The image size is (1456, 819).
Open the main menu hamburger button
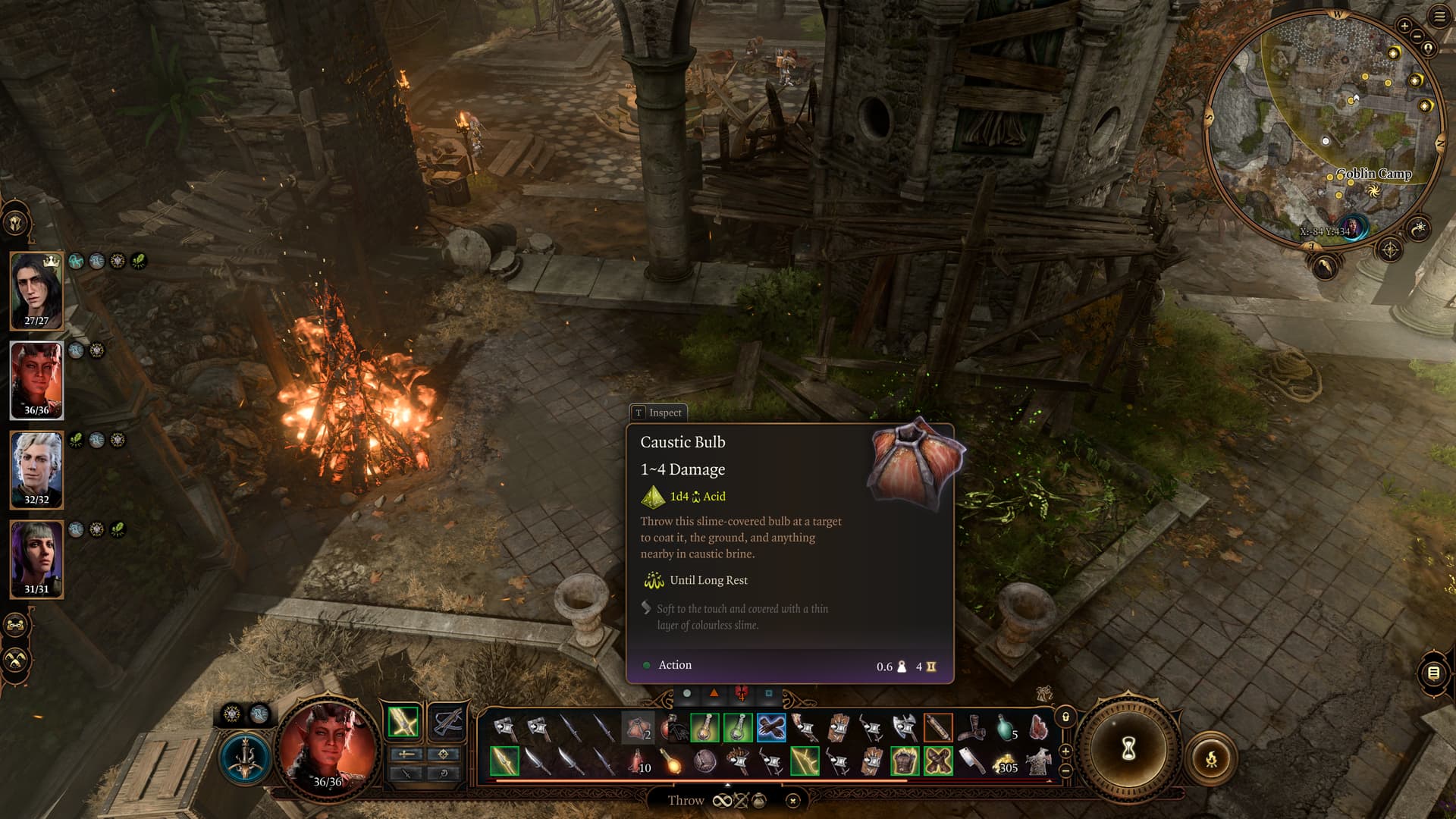click(1439, 17)
